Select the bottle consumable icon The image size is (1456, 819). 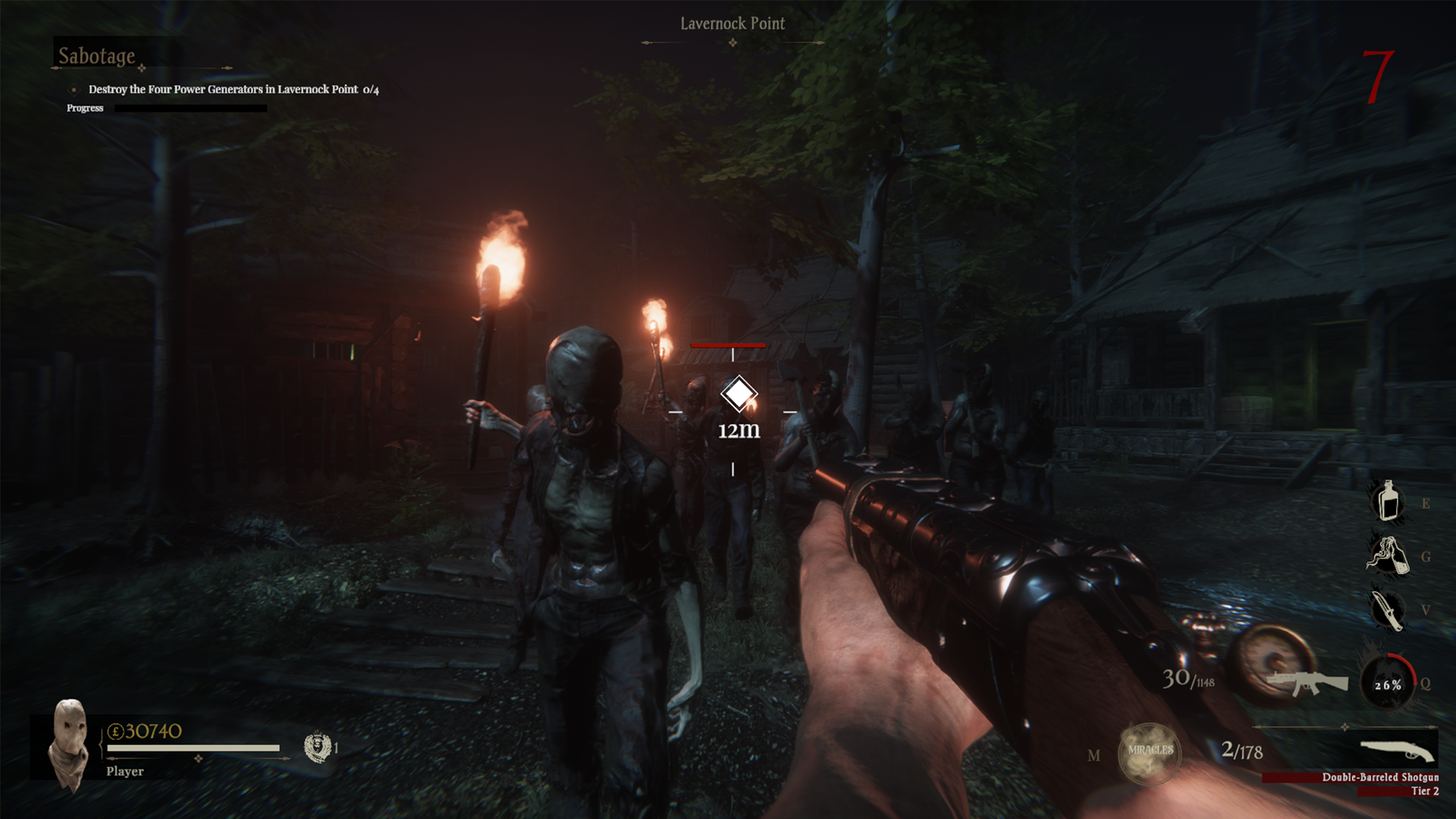(1388, 501)
